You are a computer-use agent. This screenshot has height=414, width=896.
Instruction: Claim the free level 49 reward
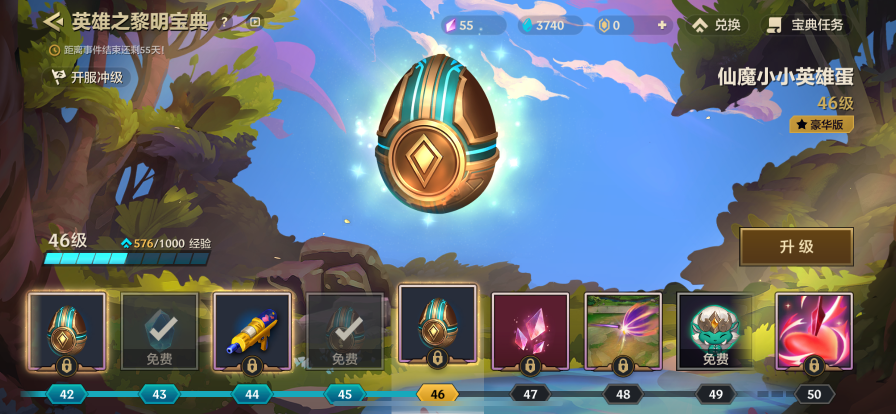pos(715,331)
